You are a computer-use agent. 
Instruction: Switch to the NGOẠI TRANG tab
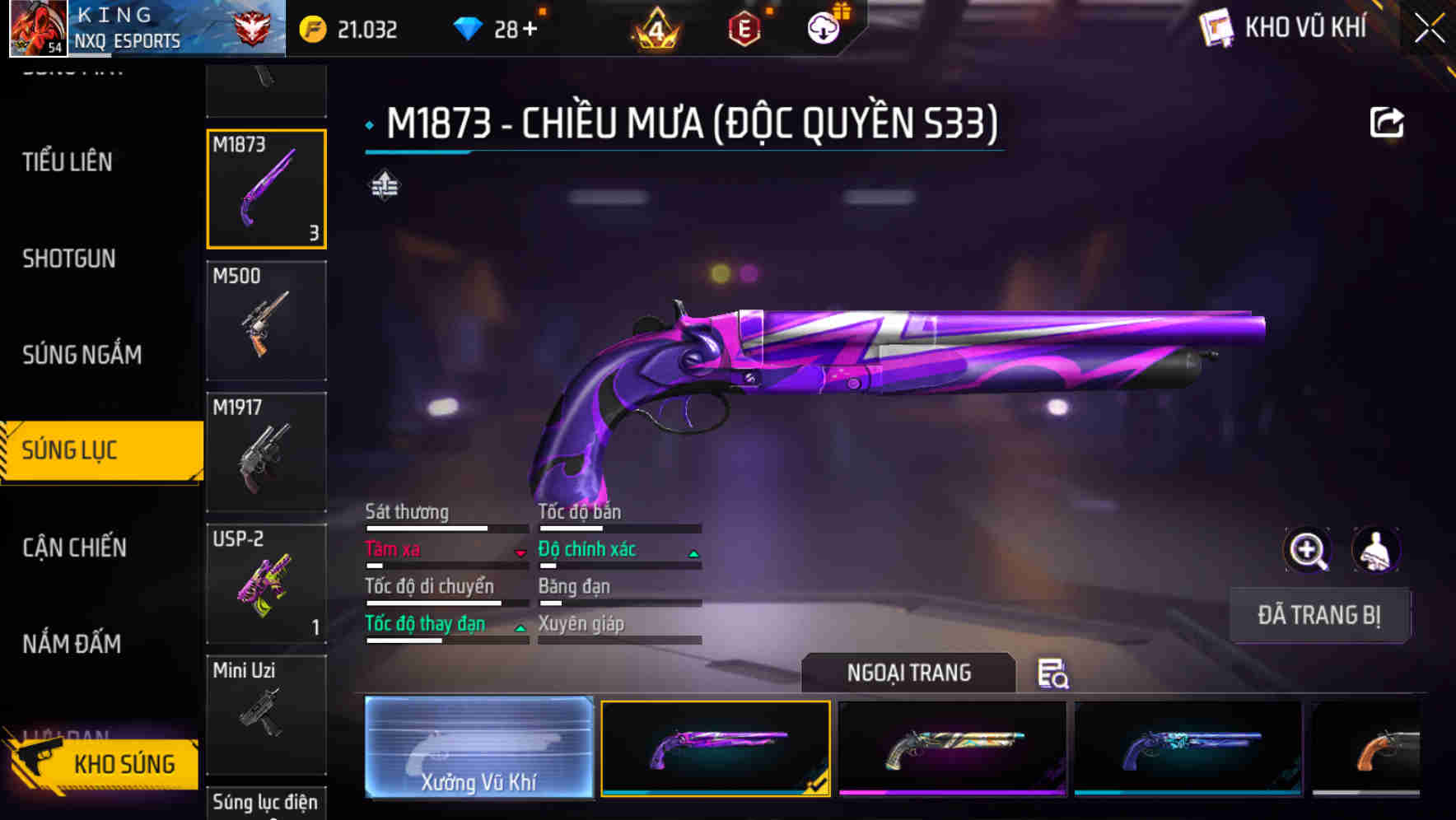908,673
